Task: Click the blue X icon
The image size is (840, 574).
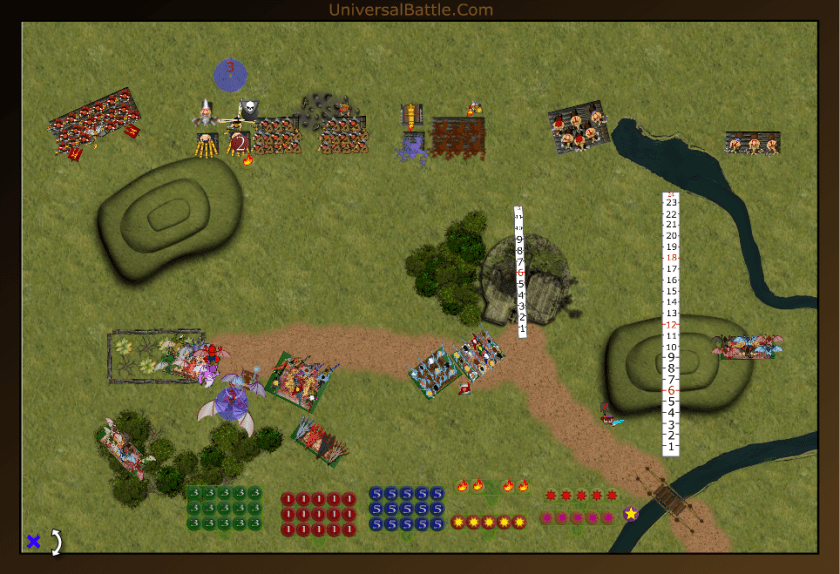Action: [x=33, y=541]
